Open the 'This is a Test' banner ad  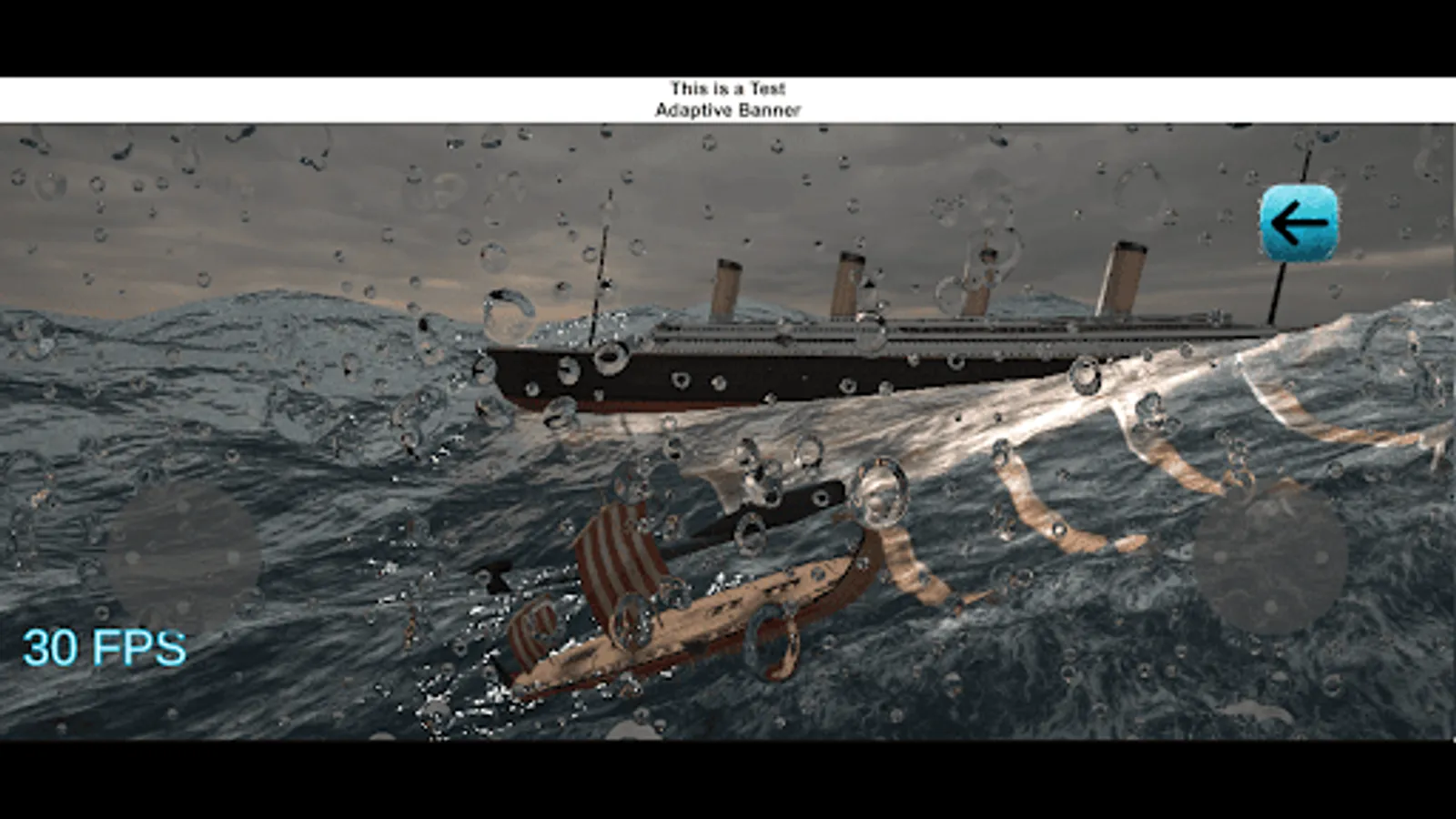[727, 88]
